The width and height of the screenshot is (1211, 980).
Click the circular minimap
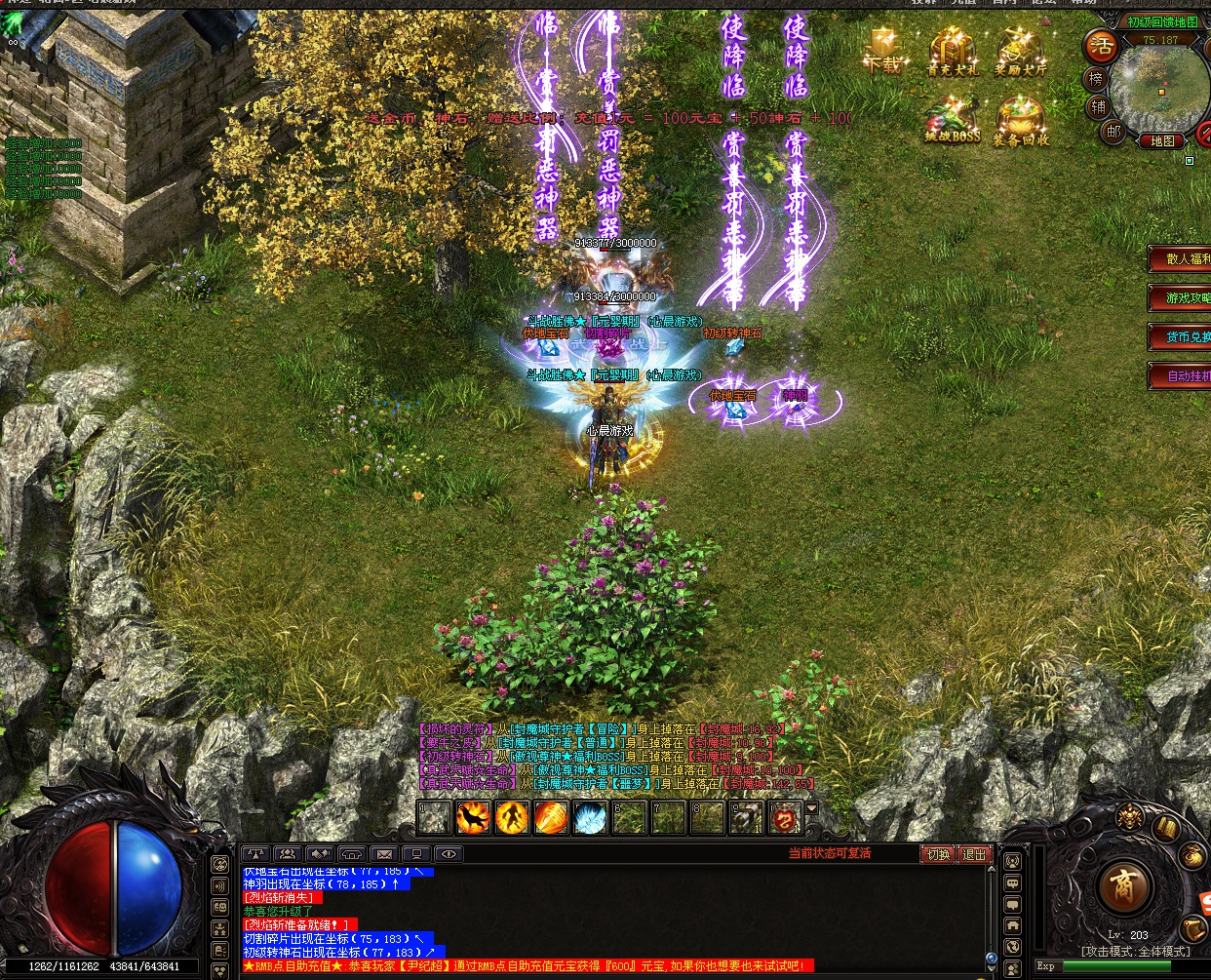pos(1158,88)
